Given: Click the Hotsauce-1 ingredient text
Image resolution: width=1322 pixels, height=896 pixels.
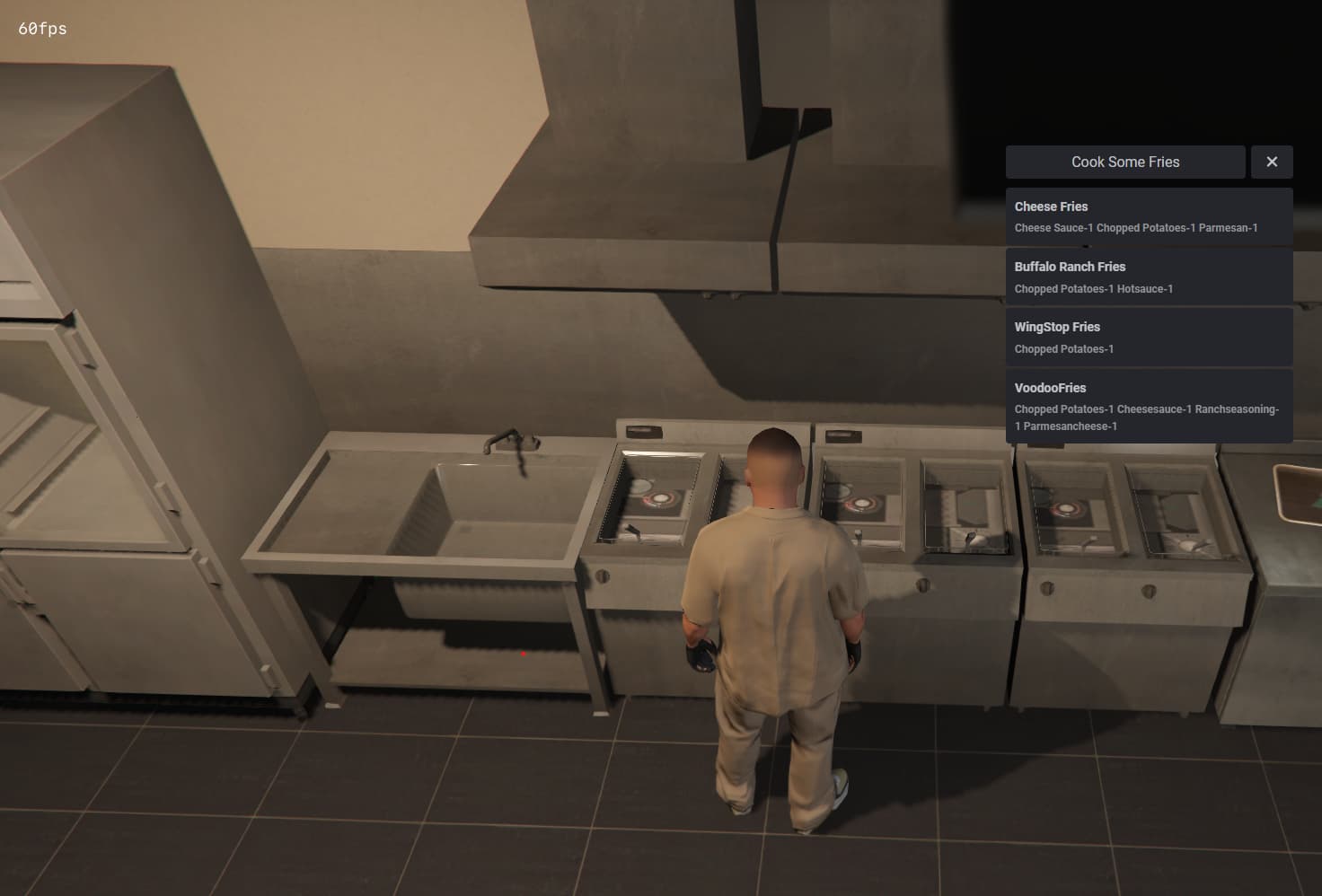Looking at the screenshot, I should 1147,288.
